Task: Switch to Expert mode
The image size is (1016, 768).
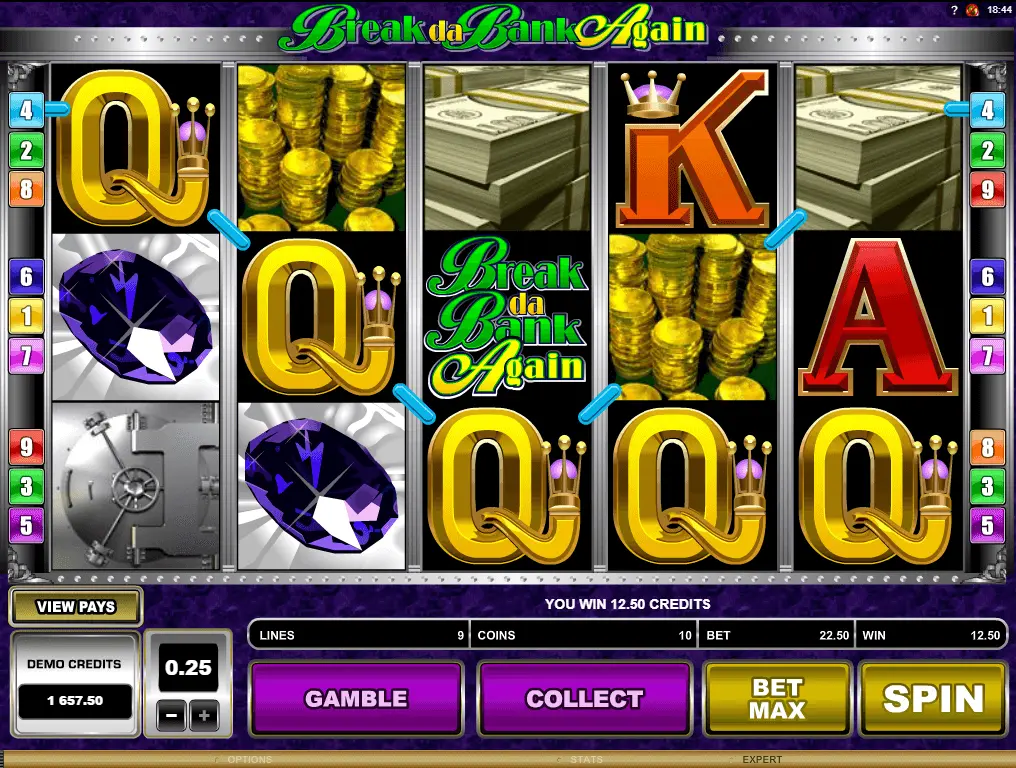Action: 761,760
